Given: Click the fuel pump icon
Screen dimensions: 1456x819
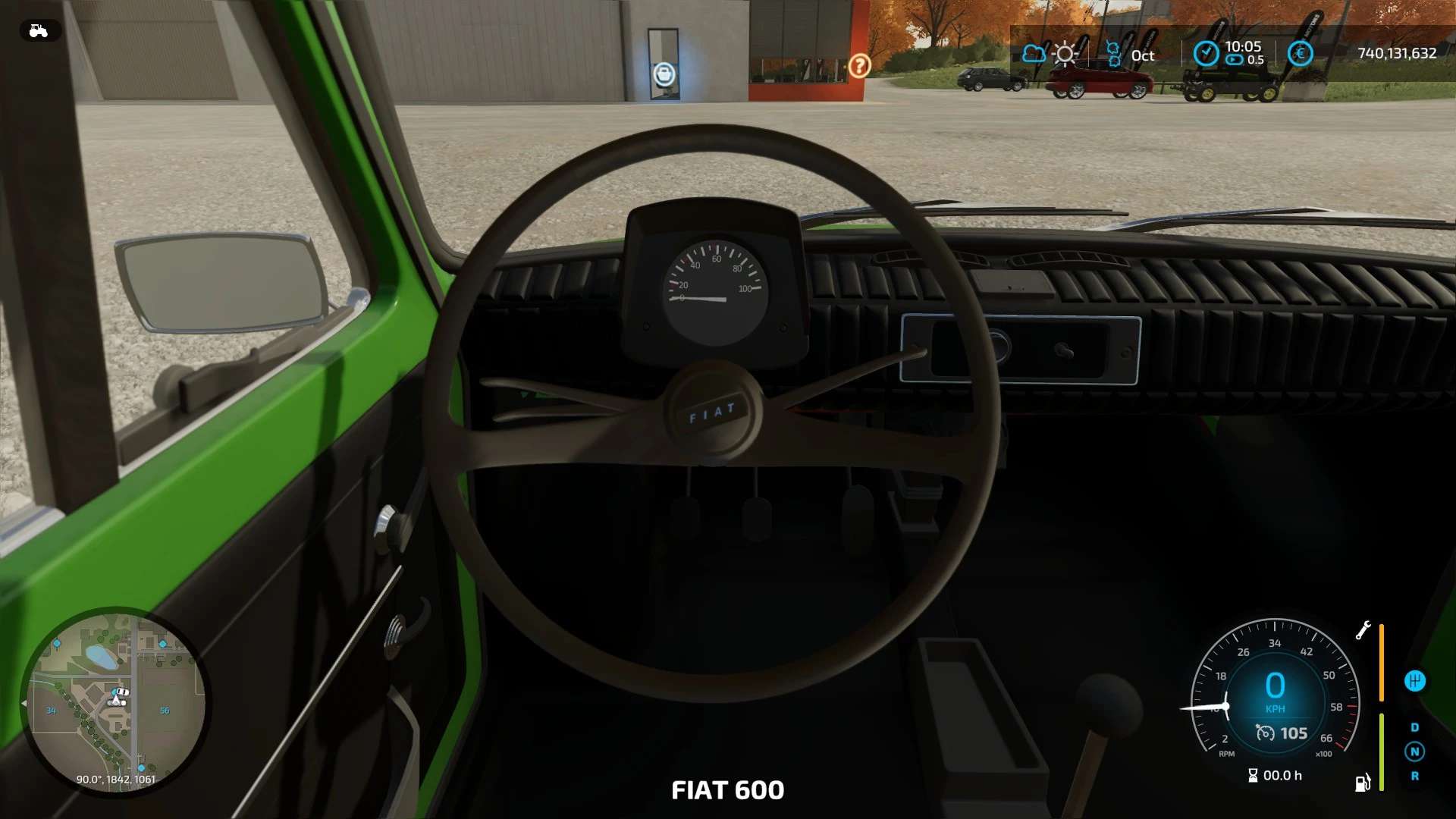Looking at the screenshot, I should (x=1363, y=782).
